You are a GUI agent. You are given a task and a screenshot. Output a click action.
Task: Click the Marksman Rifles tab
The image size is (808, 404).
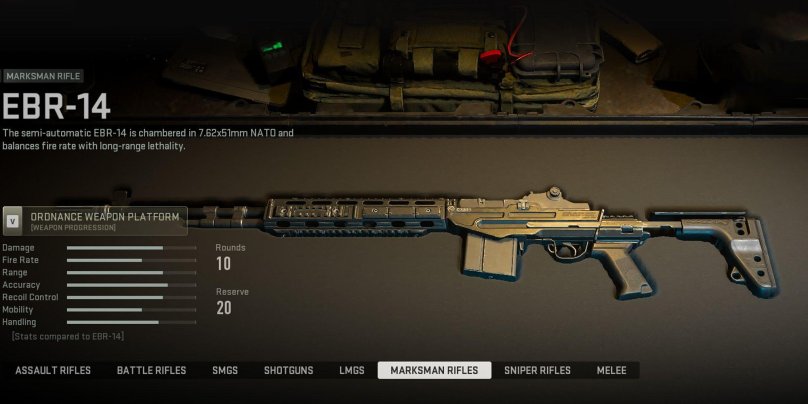click(x=434, y=371)
